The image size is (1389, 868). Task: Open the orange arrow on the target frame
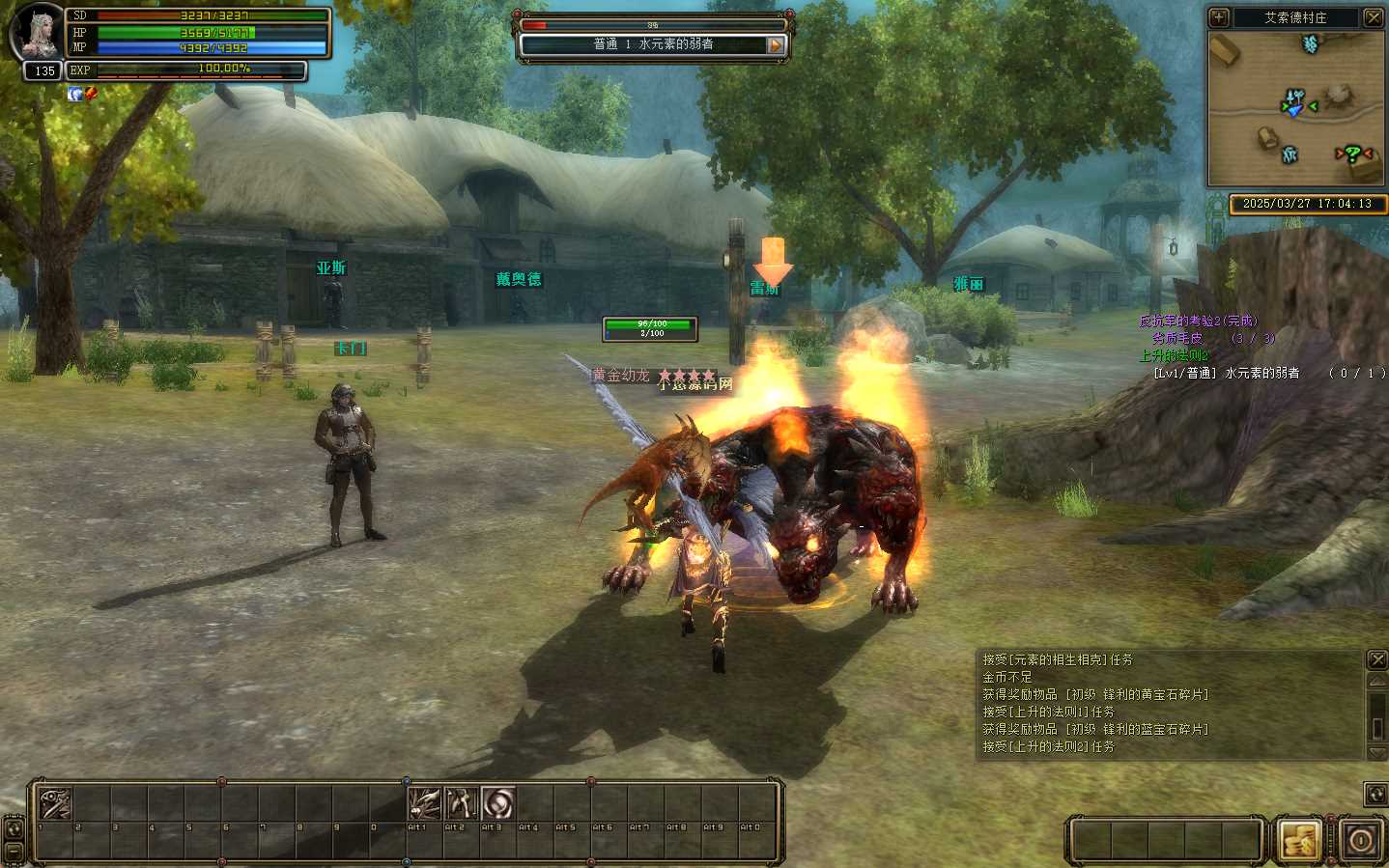tap(775, 44)
